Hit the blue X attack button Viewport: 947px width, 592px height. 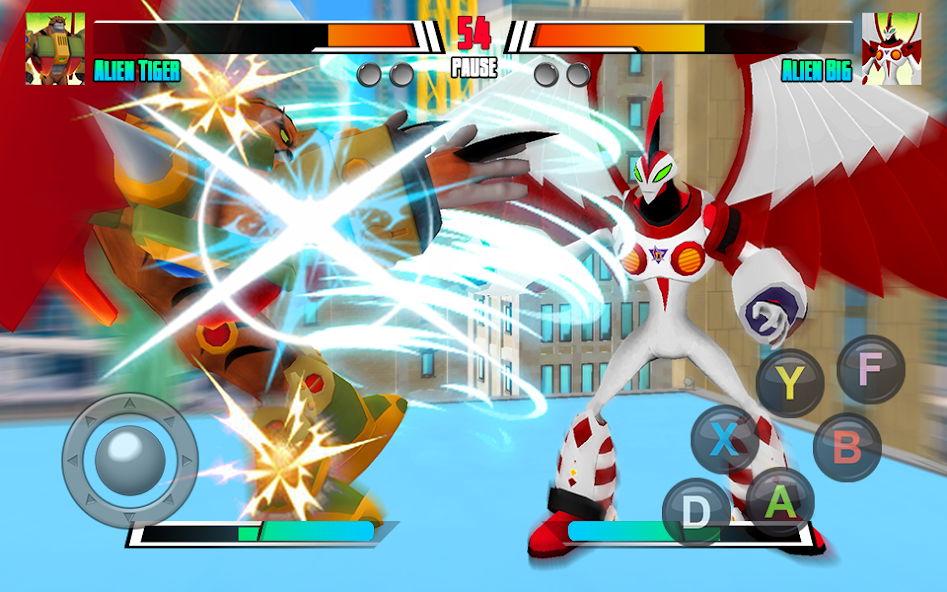point(725,439)
